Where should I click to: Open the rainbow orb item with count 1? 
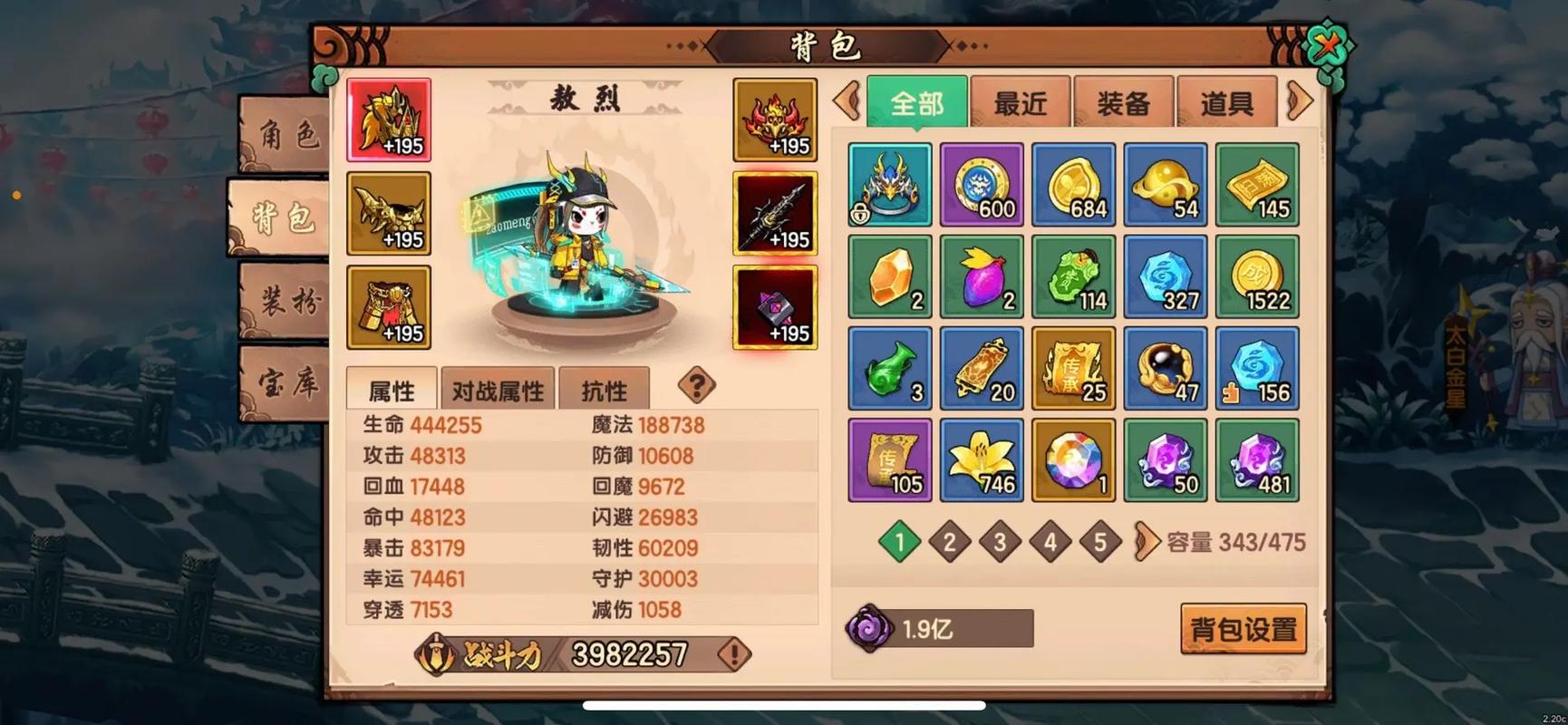pos(1073,460)
